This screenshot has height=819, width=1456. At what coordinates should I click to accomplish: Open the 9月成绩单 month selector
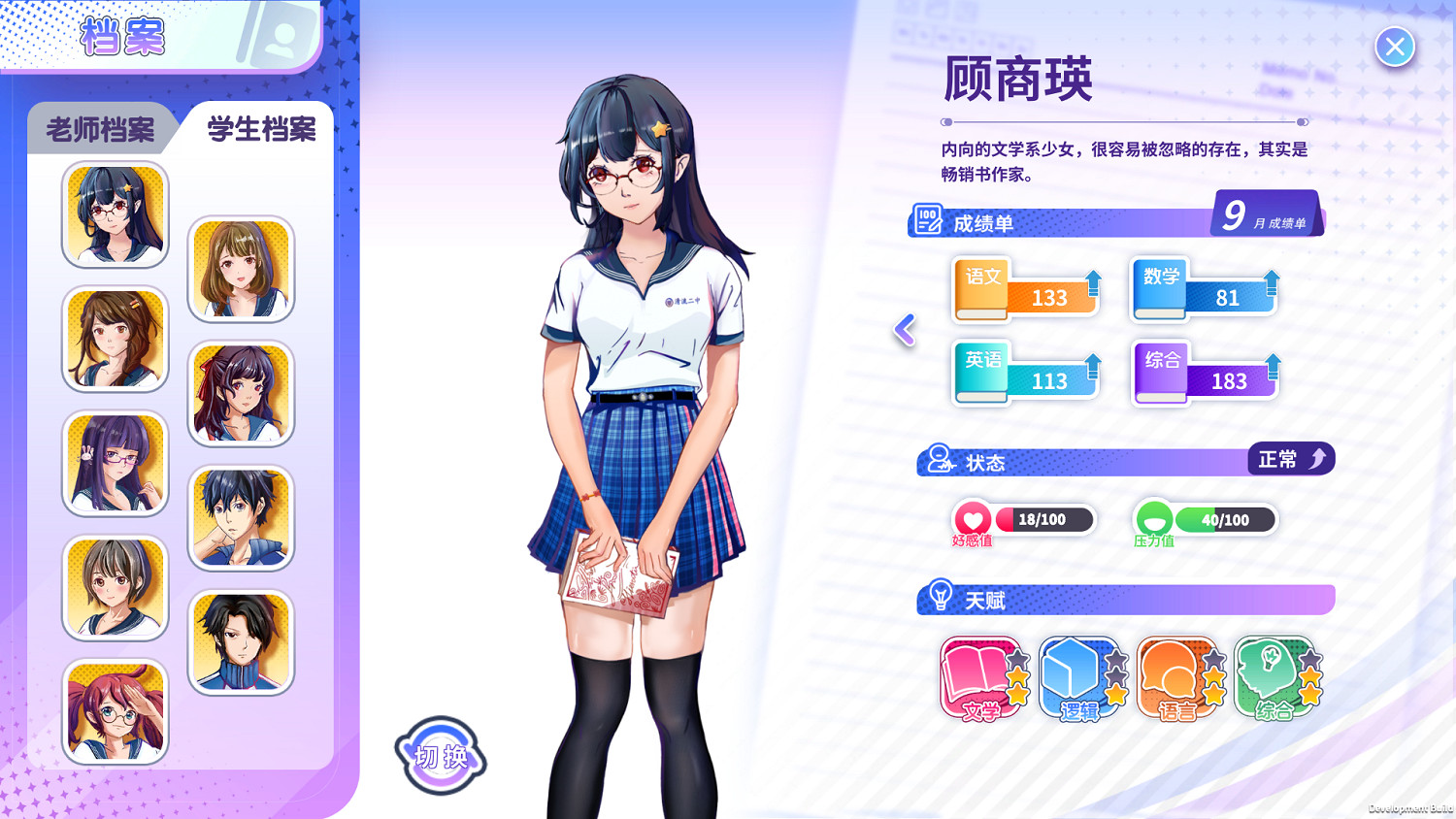coord(1265,213)
